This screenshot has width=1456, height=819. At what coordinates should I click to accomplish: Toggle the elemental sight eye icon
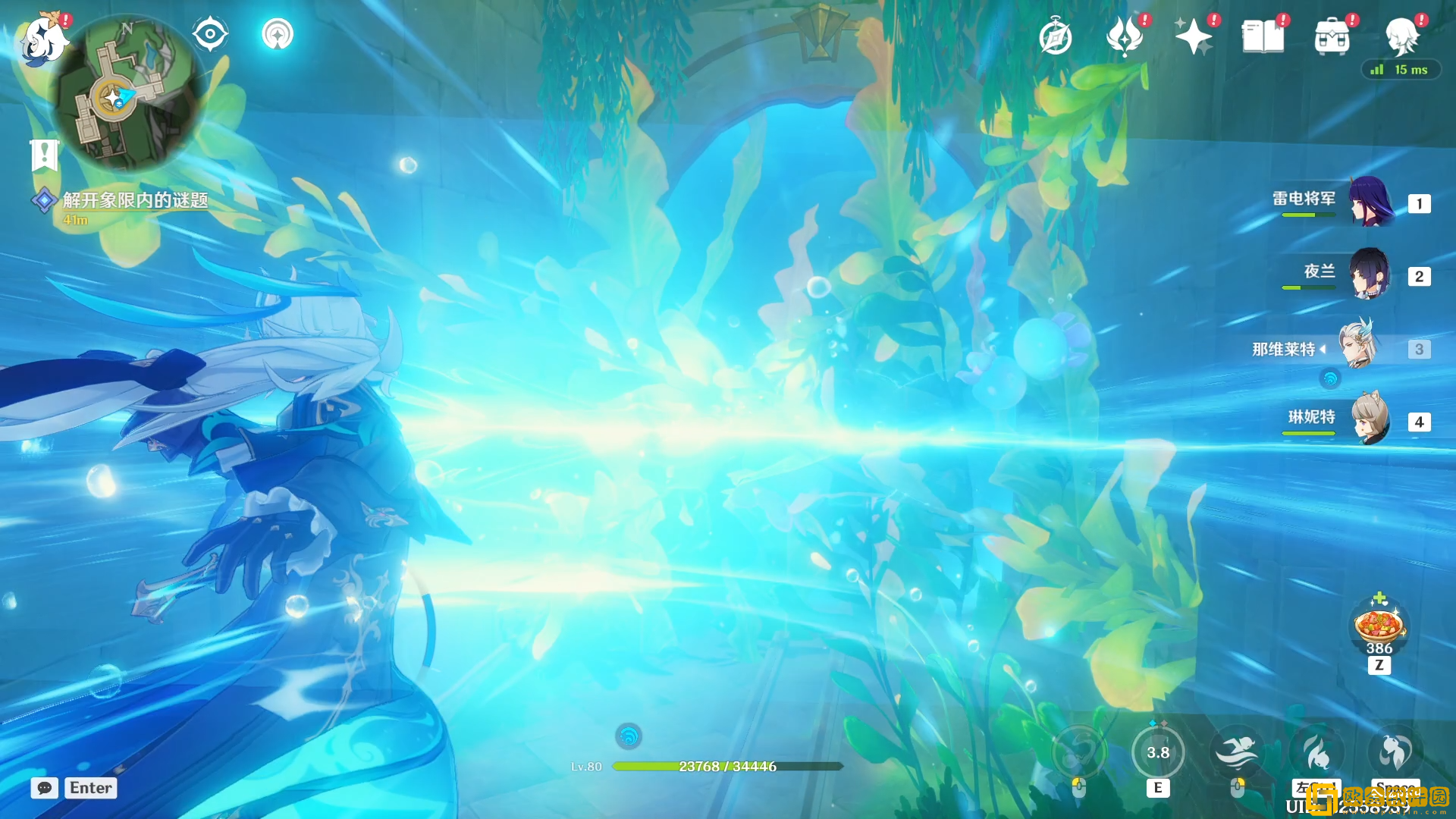(210, 34)
